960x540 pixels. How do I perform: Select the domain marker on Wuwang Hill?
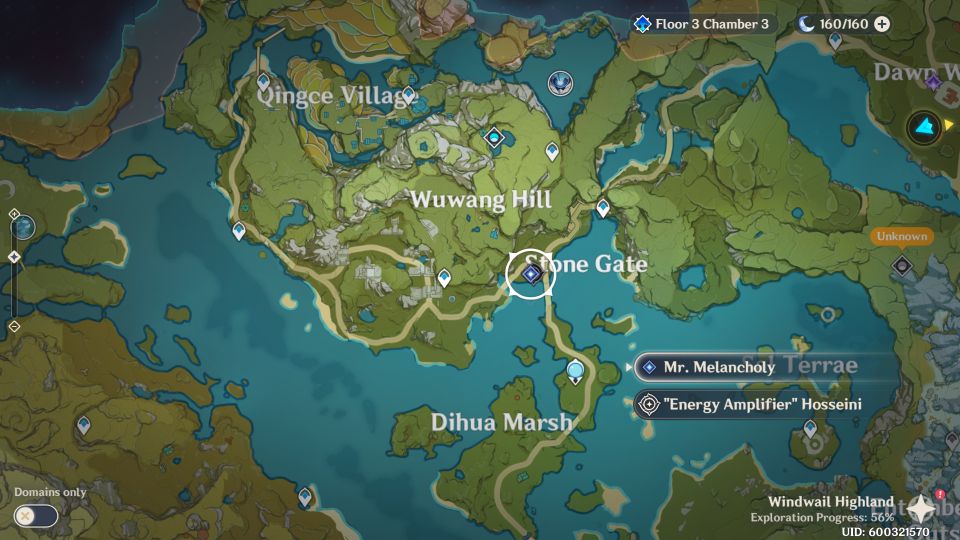point(494,138)
